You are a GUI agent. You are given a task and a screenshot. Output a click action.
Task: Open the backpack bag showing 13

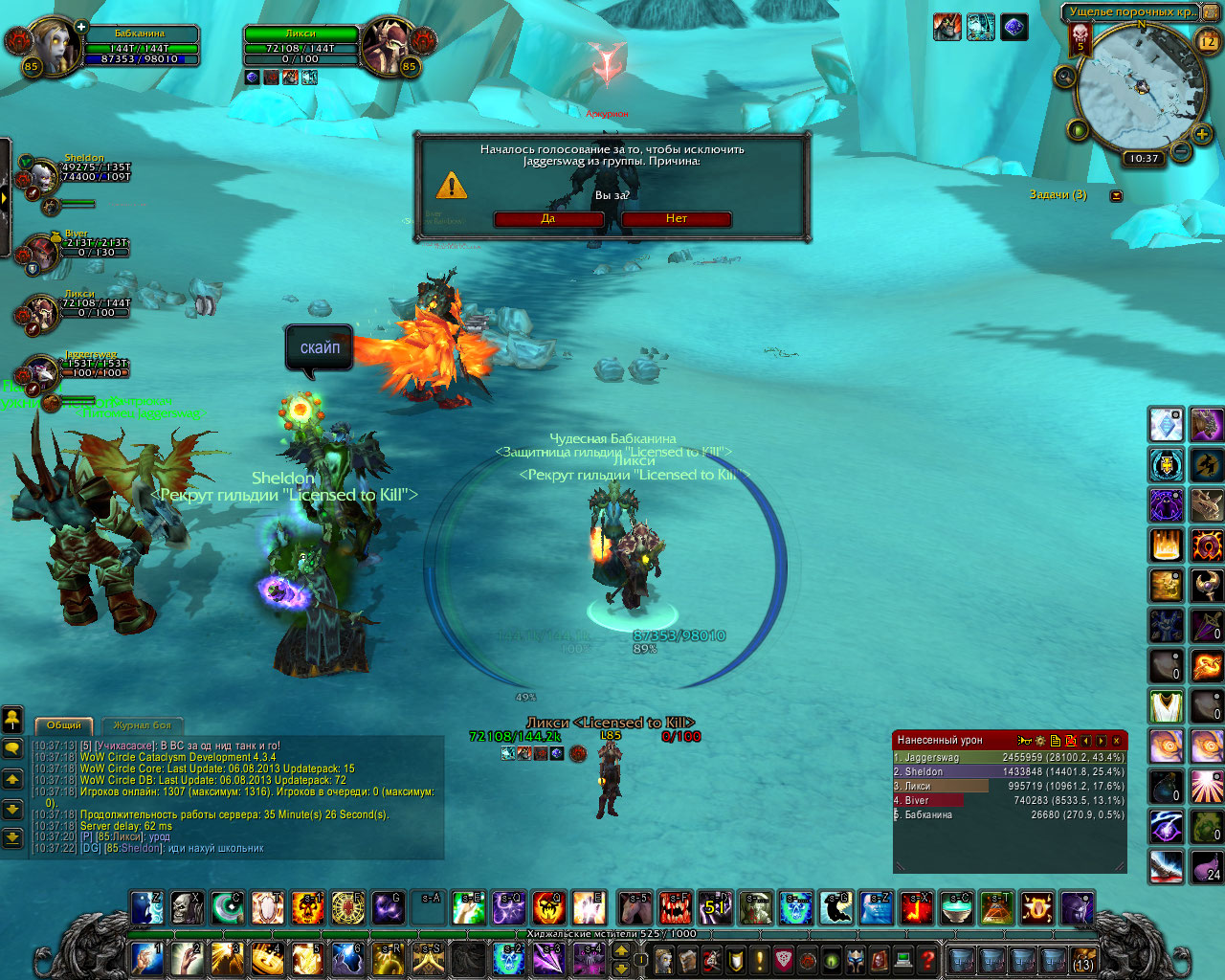pos(1083,959)
